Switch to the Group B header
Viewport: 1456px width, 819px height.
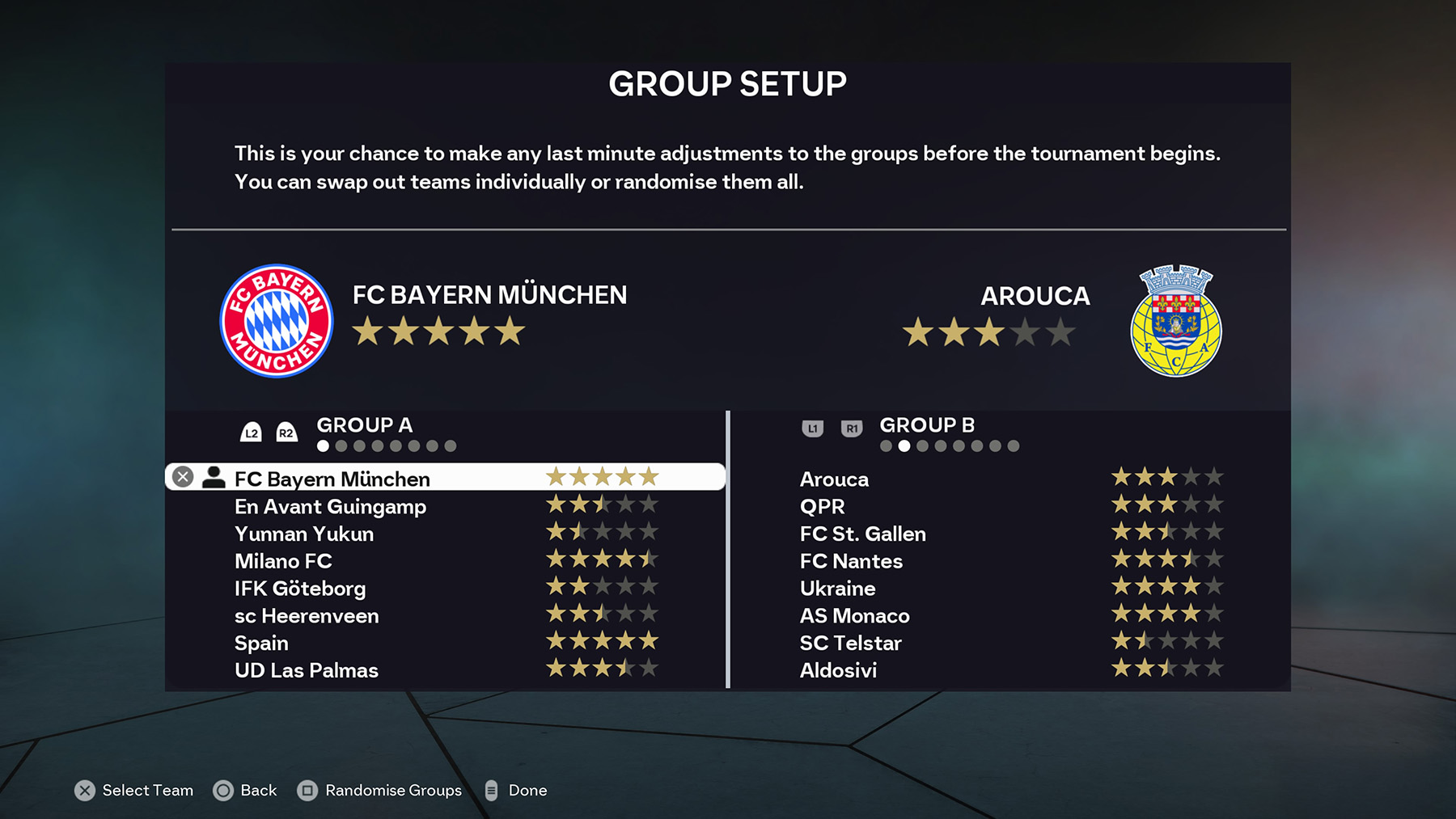[927, 424]
